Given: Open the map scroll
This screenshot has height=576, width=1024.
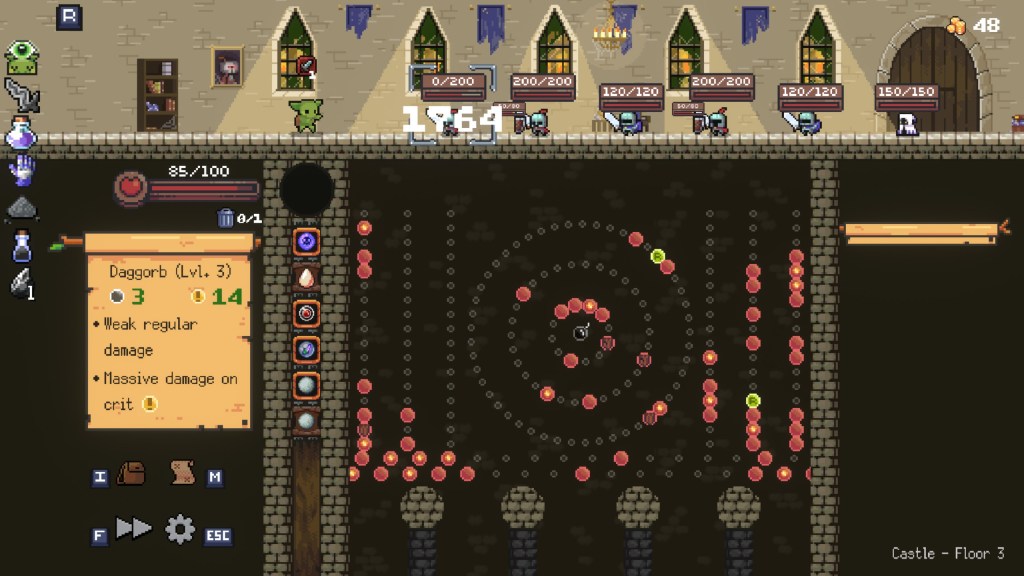Looking at the screenshot, I should (182, 473).
